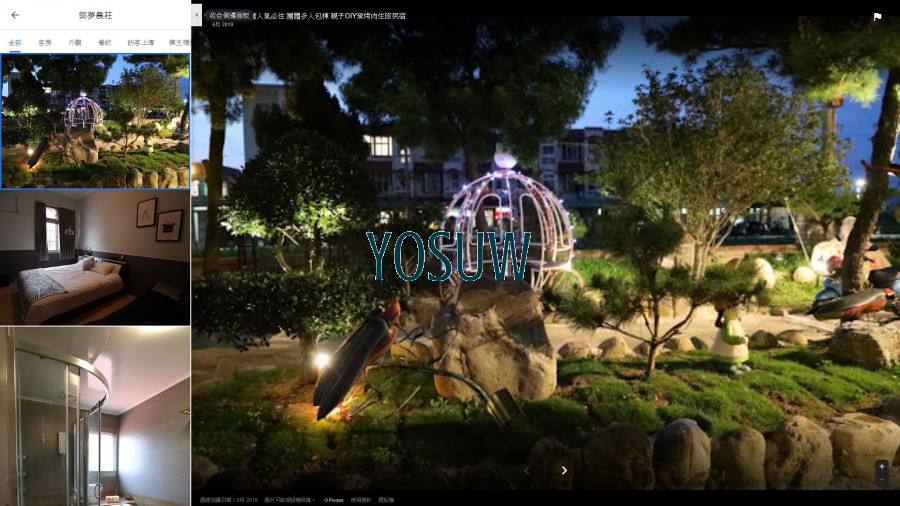The image size is (900, 506).
Task: Open the bedroom photo thumbnail
Action: coord(95,257)
